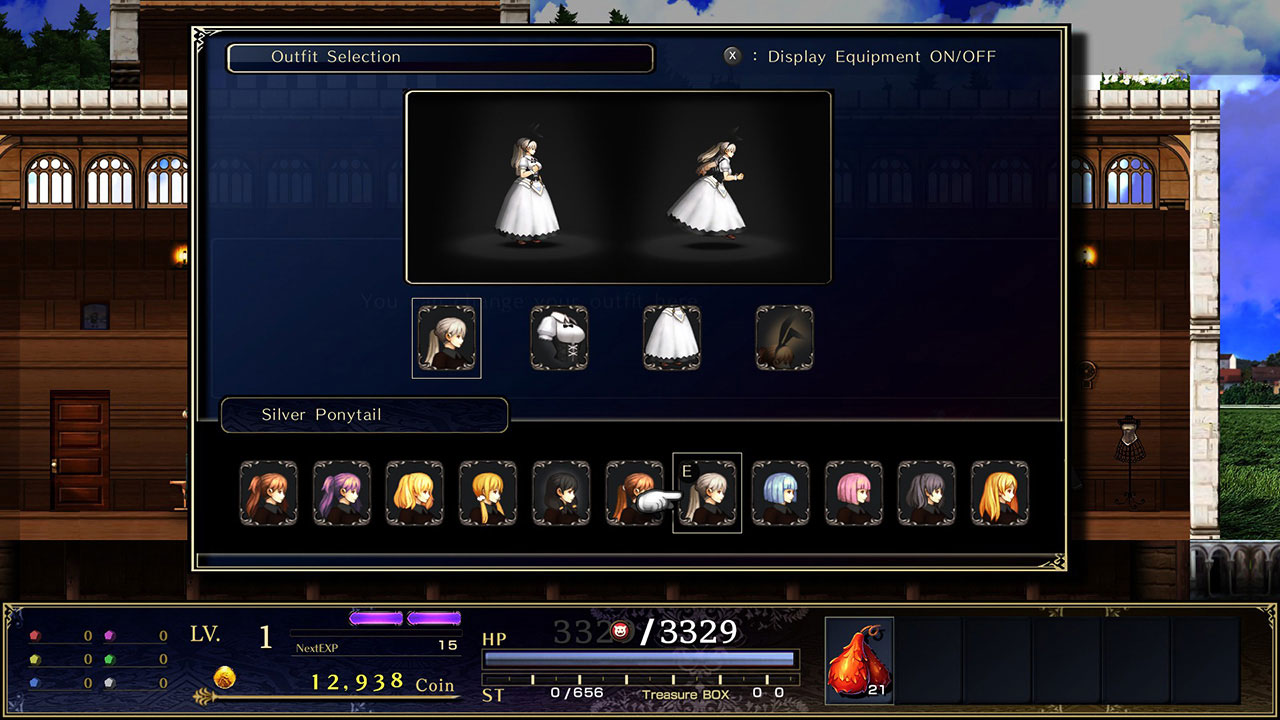1280x720 pixels.
Task: Choose the light blue bob hairstyle portrait
Action: coord(780,492)
